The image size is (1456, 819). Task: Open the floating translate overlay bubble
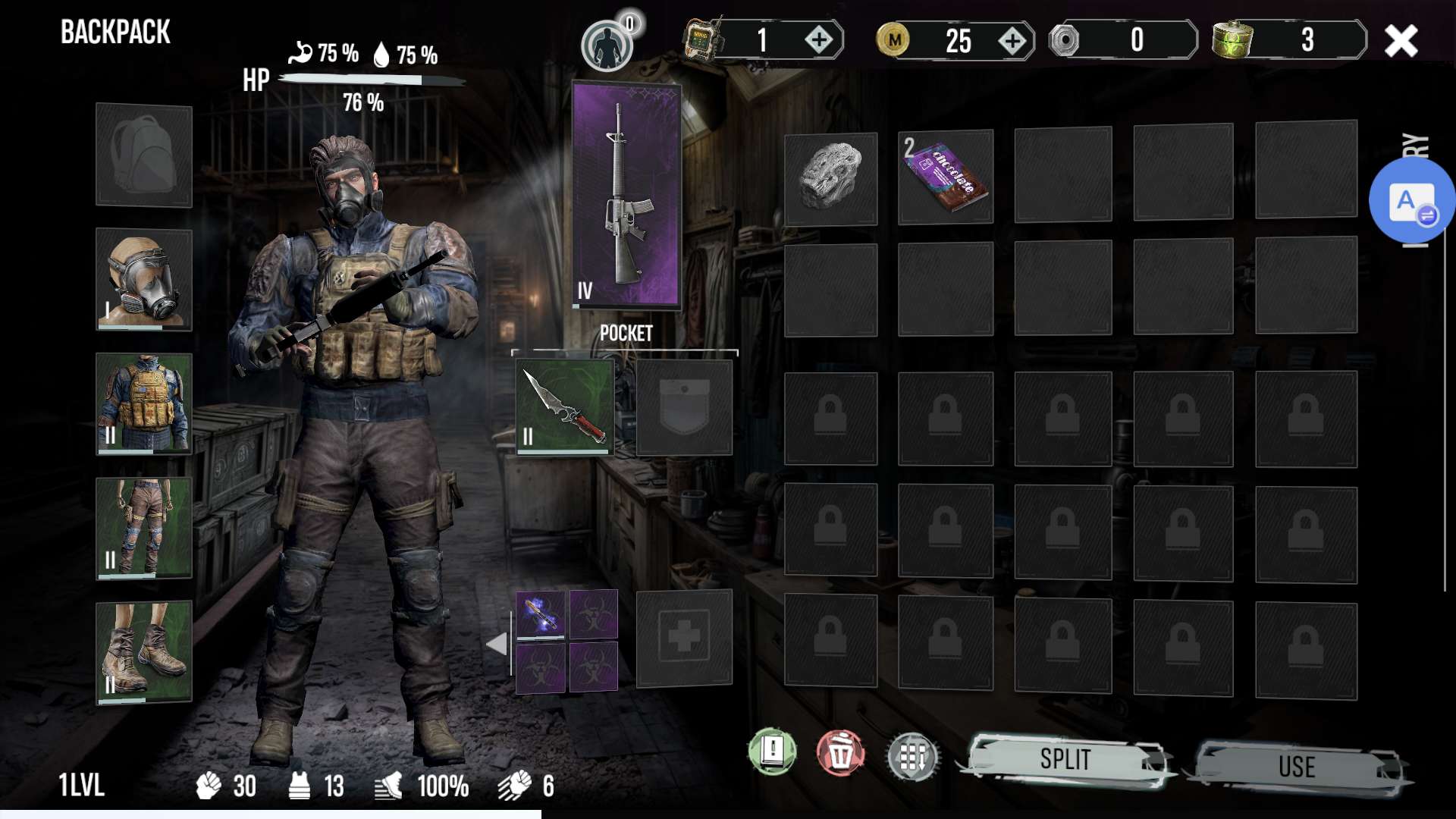click(x=1410, y=201)
